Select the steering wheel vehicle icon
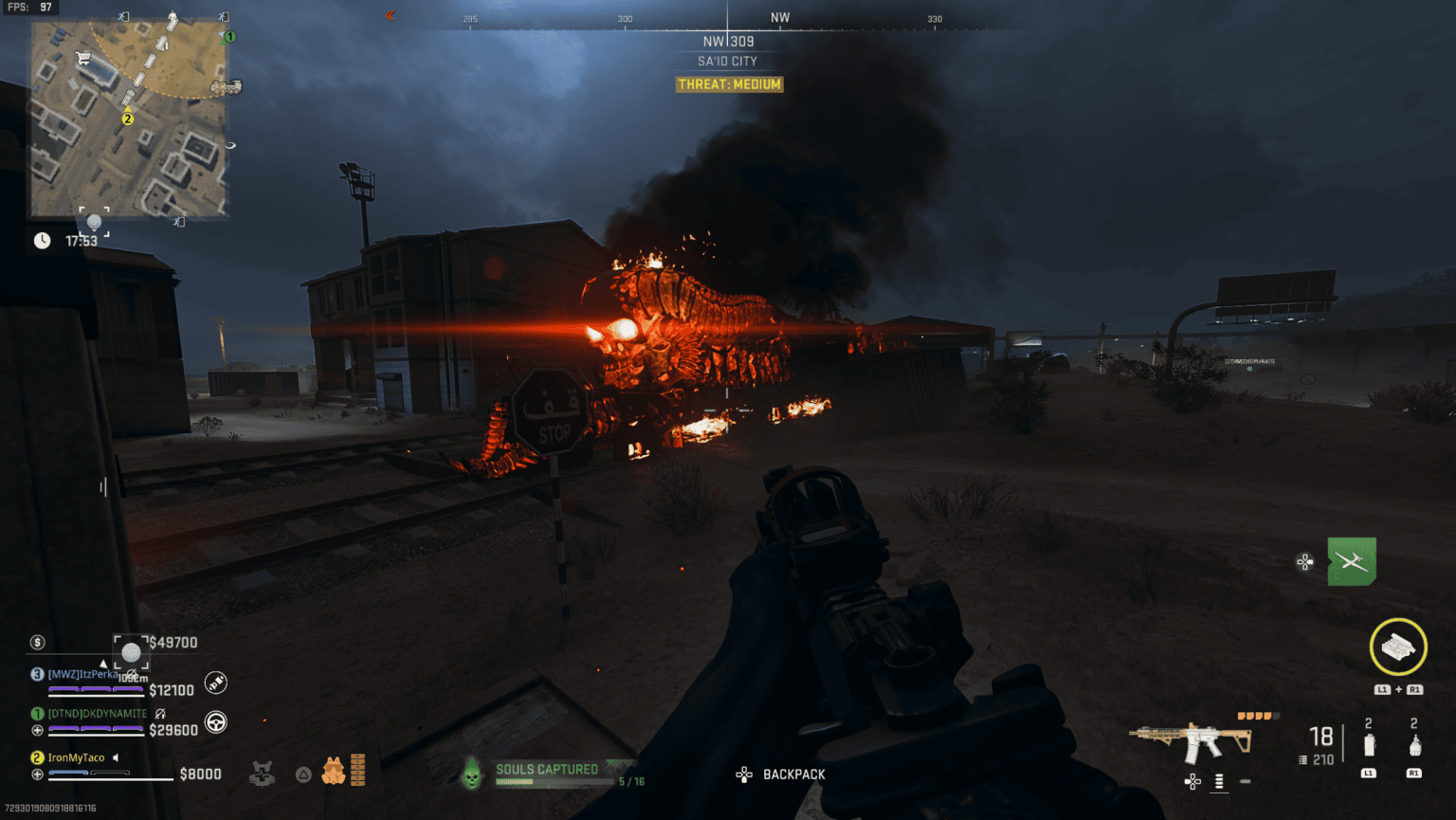 (x=216, y=722)
